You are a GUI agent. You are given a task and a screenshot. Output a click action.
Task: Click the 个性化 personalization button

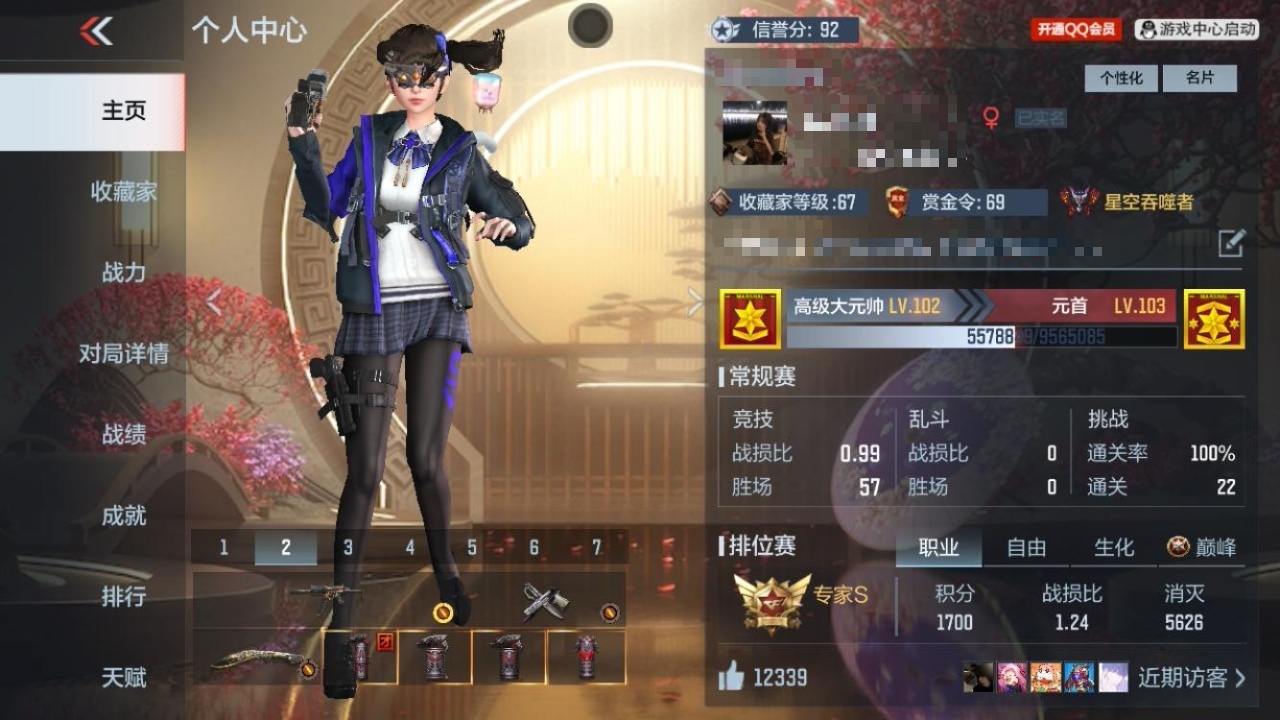(1121, 78)
